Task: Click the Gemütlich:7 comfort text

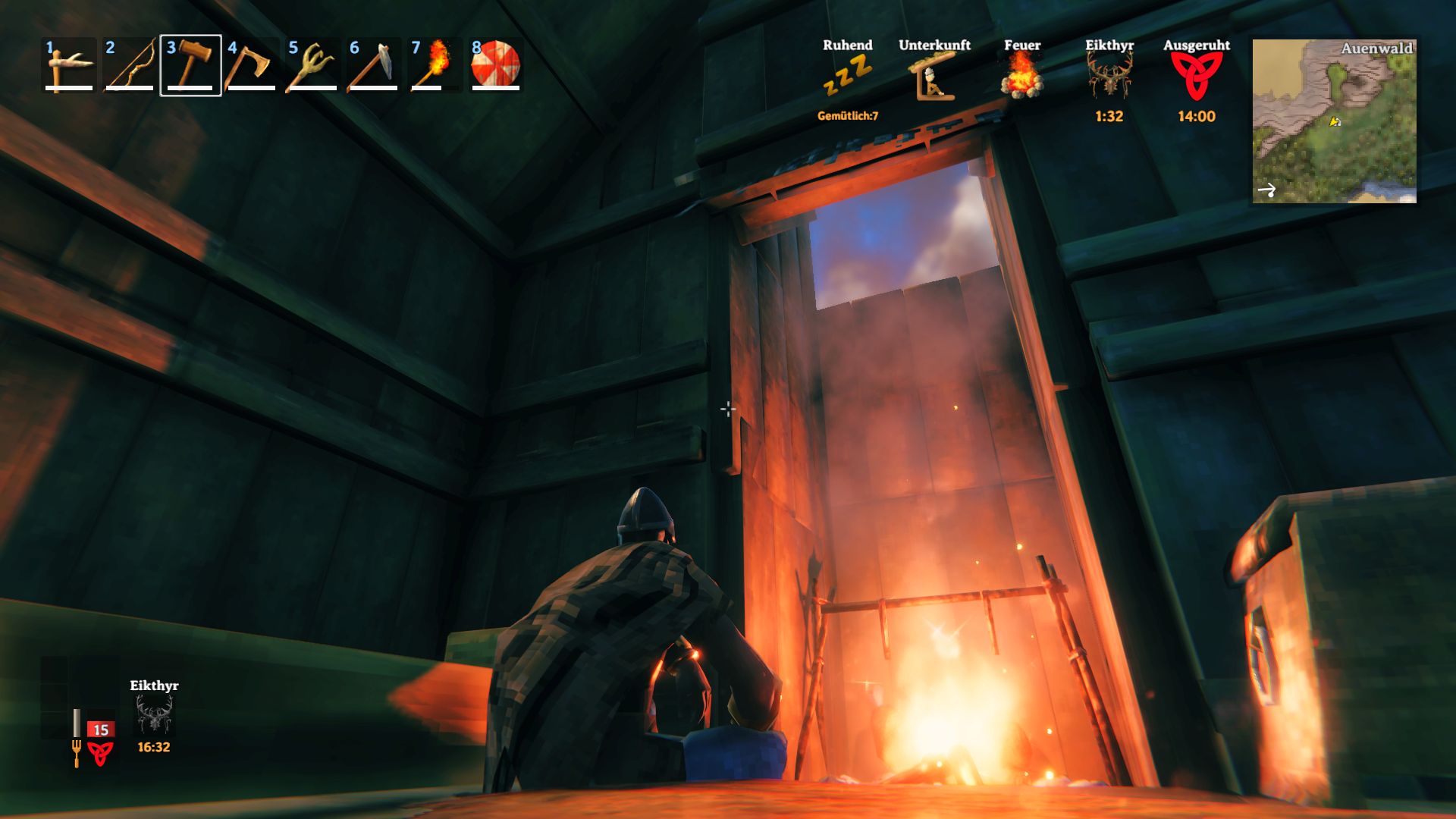Action: (x=847, y=115)
